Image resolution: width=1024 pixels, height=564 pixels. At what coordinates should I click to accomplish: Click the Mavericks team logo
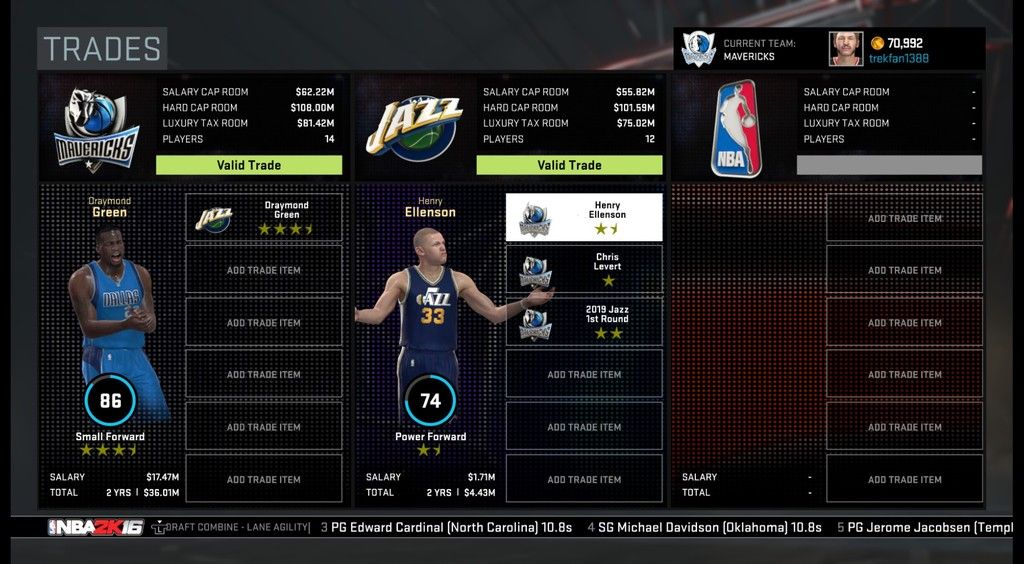[96, 129]
